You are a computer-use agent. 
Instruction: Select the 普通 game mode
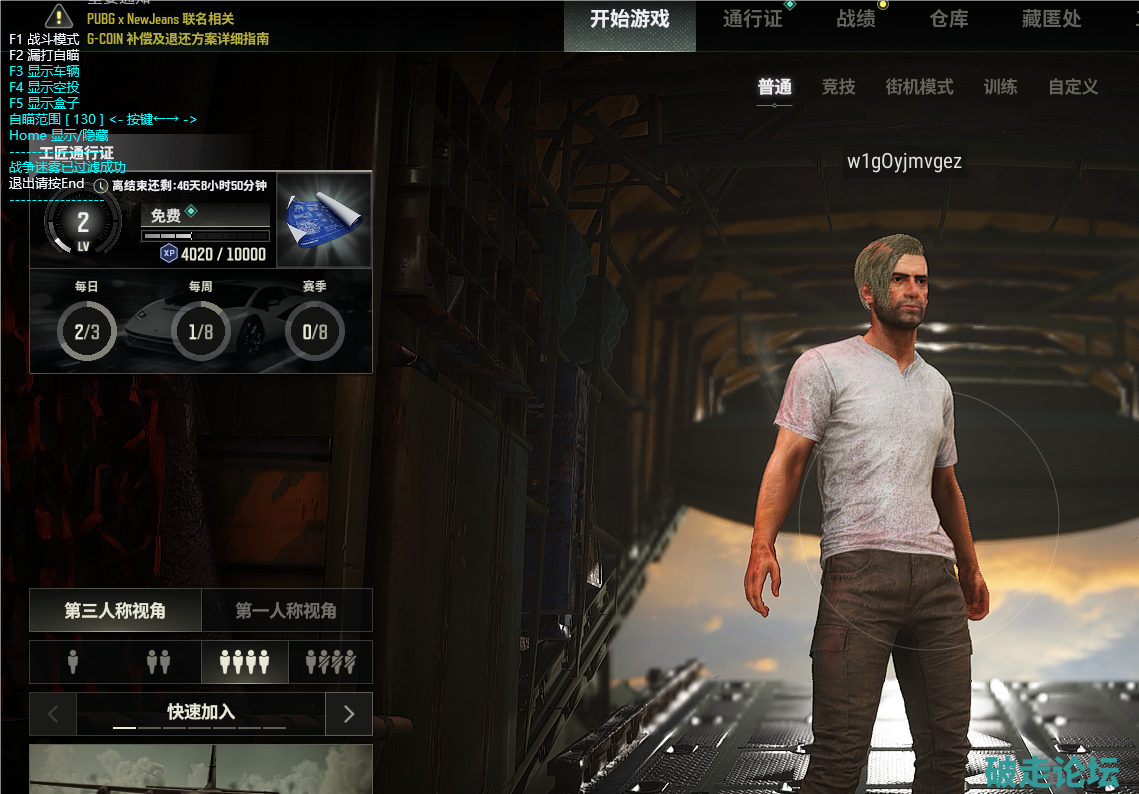coord(775,87)
